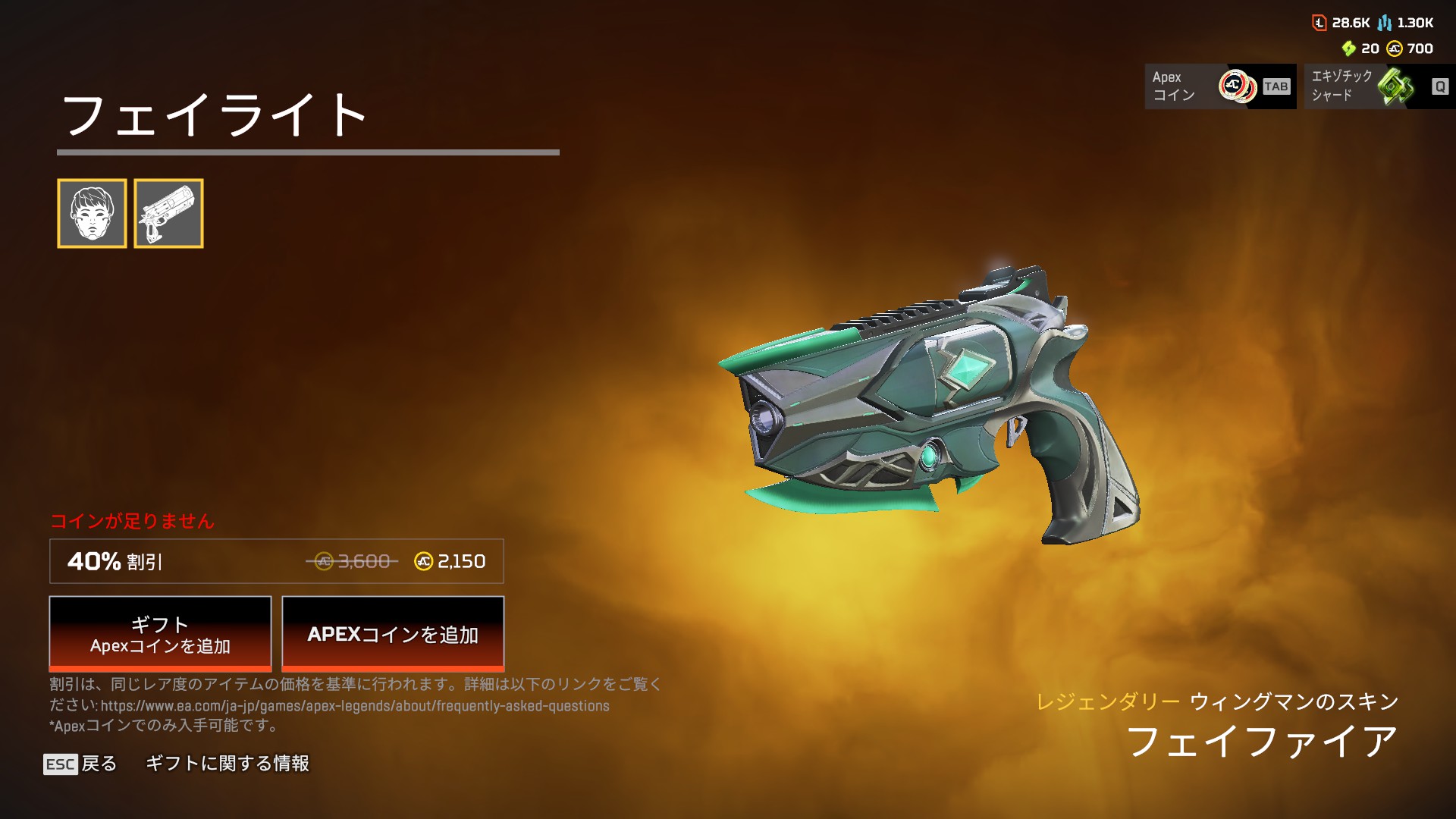Open the エキゾチック シャード currency tab
The image size is (1456, 819).
(x=1379, y=86)
